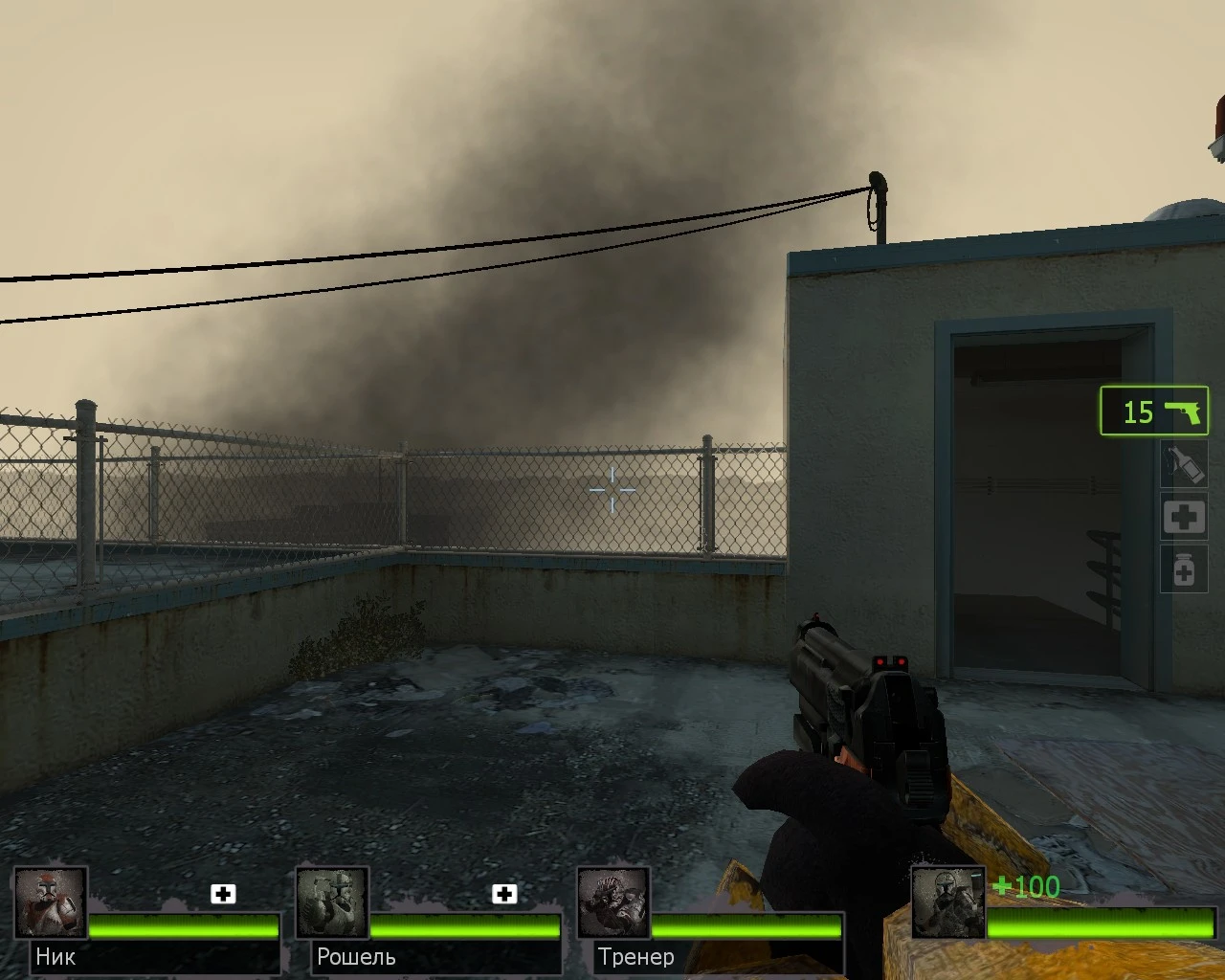Image resolution: width=1225 pixels, height=980 pixels.
Task: Click the crosshair at screen center
Action: pos(611,490)
